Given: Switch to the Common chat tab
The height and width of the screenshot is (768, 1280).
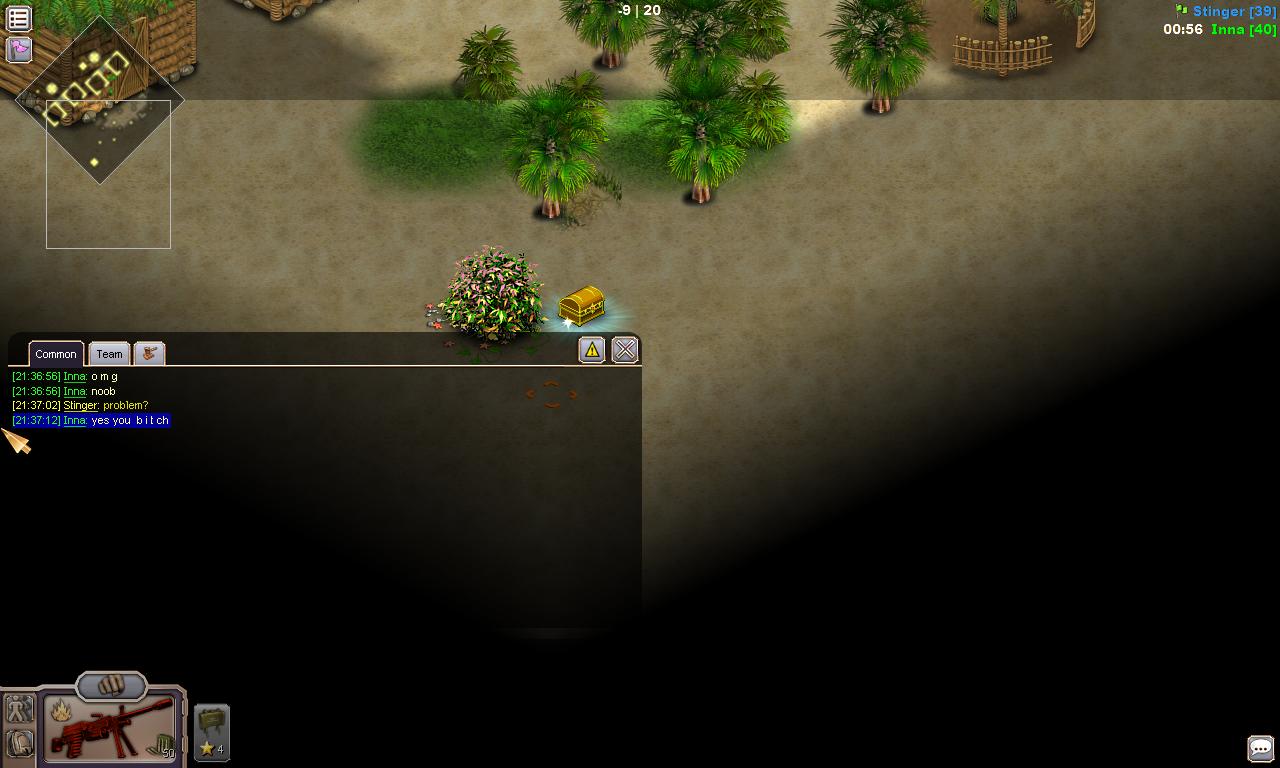Looking at the screenshot, I should click(x=56, y=354).
